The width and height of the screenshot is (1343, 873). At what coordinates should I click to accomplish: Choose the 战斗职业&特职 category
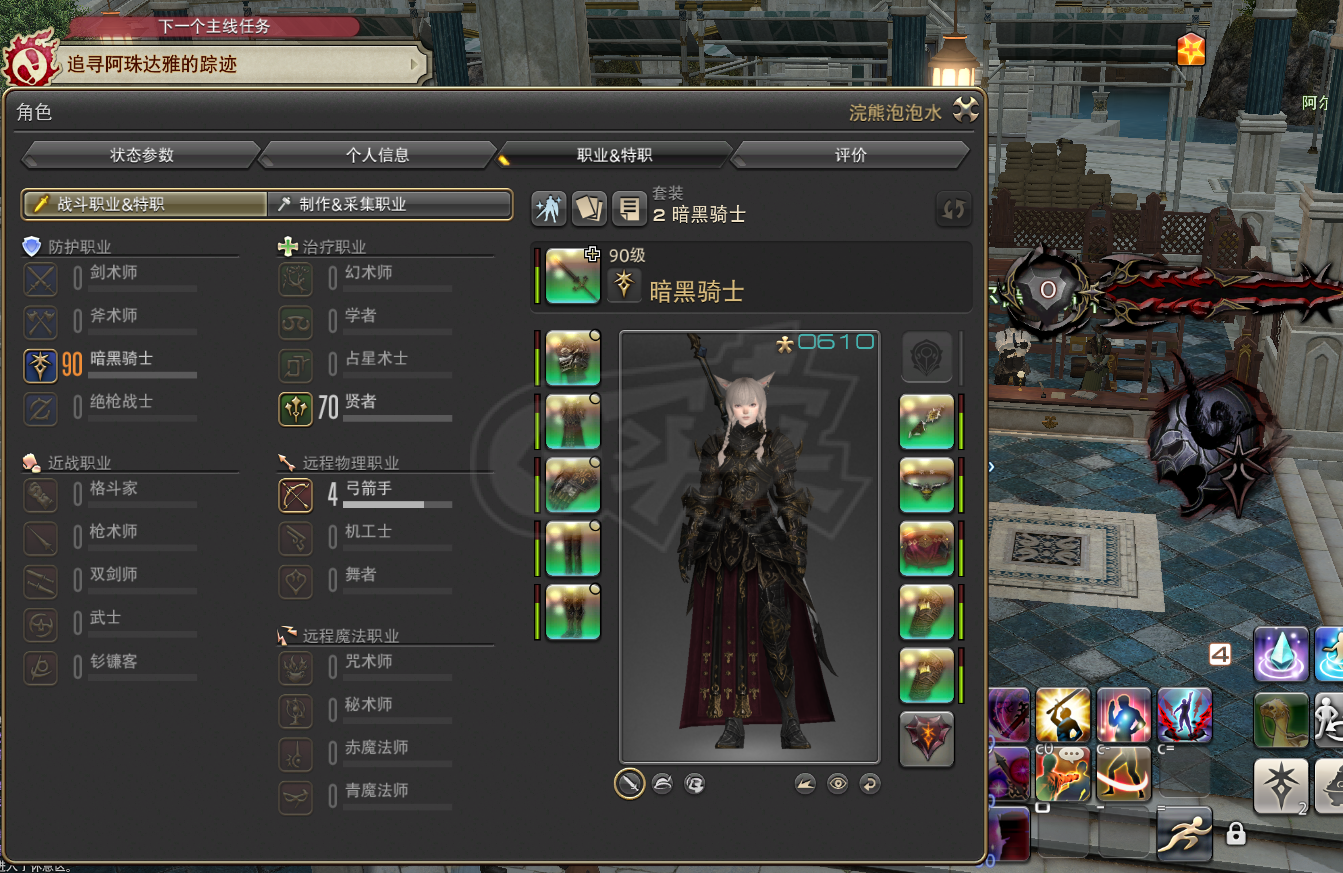click(x=145, y=204)
